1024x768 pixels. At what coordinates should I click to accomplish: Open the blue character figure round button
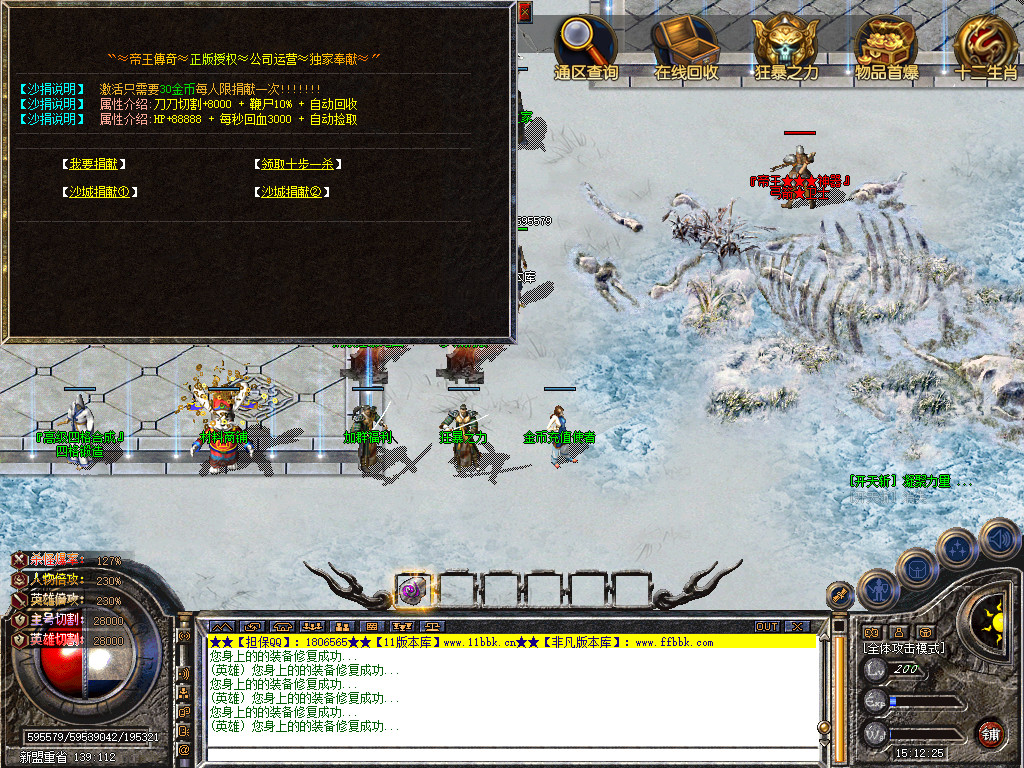pos(878,589)
